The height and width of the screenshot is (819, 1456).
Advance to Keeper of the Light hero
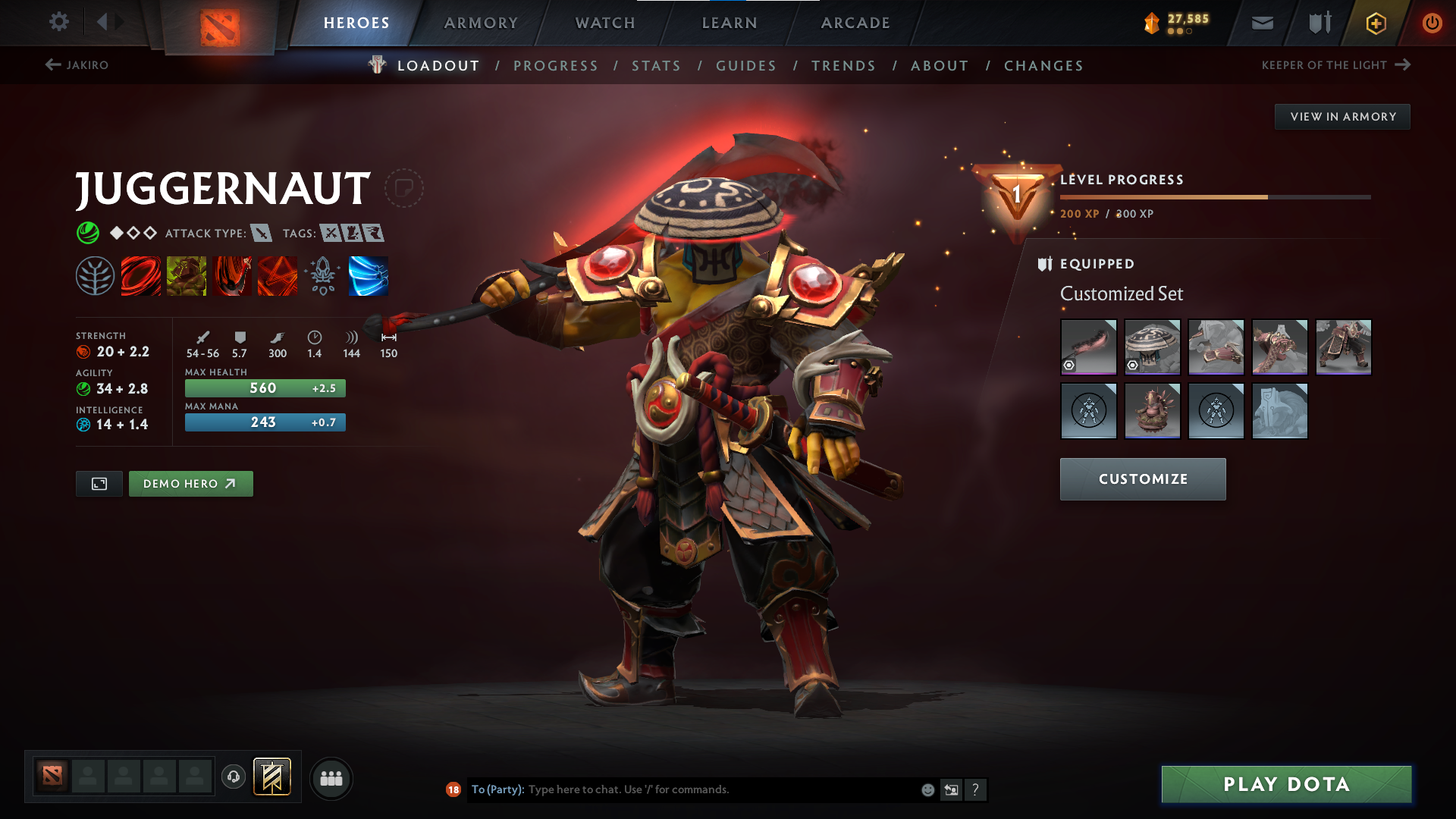coord(1404,64)
